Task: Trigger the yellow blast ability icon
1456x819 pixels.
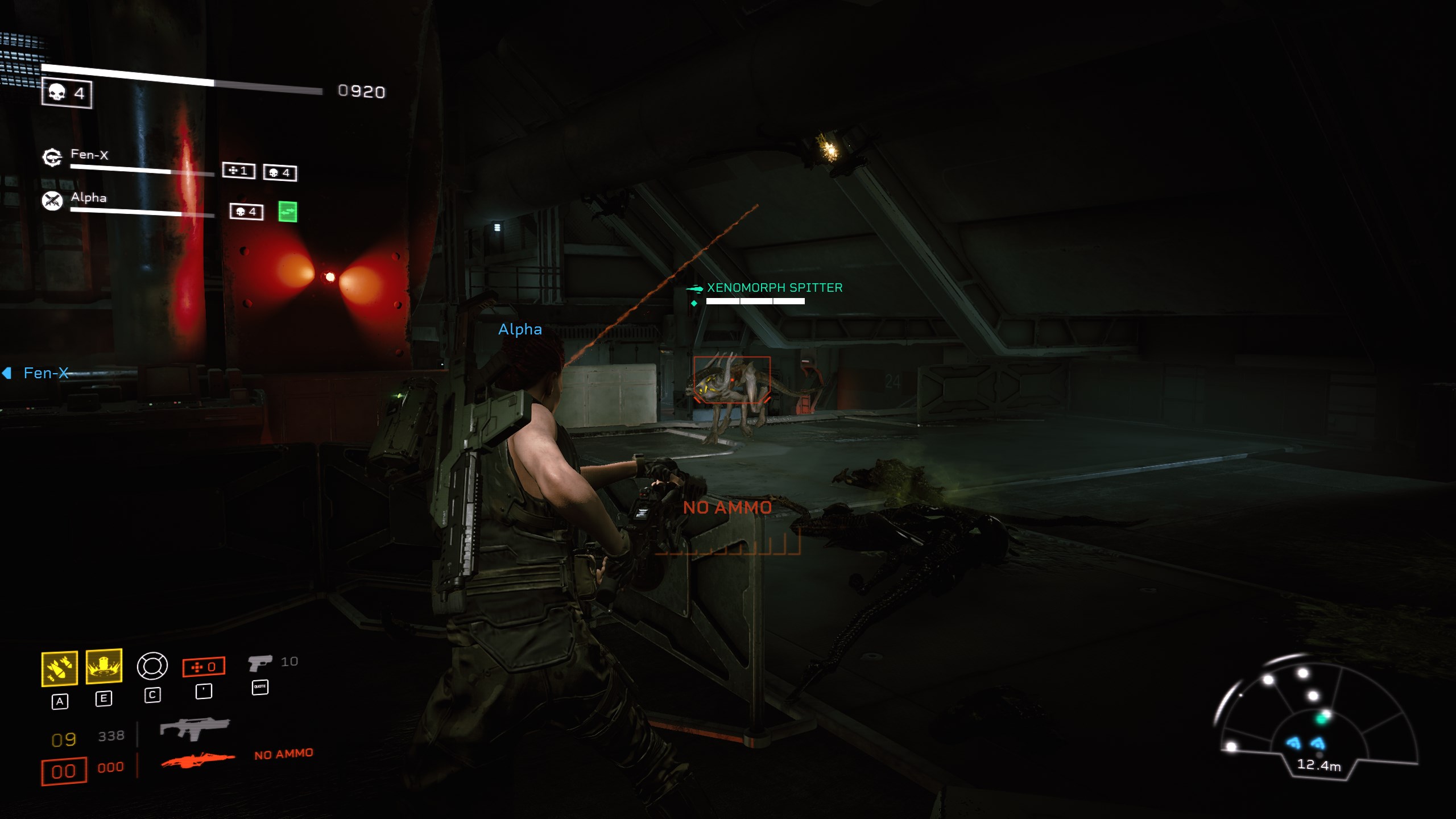Action: click(x=104, y=665)
